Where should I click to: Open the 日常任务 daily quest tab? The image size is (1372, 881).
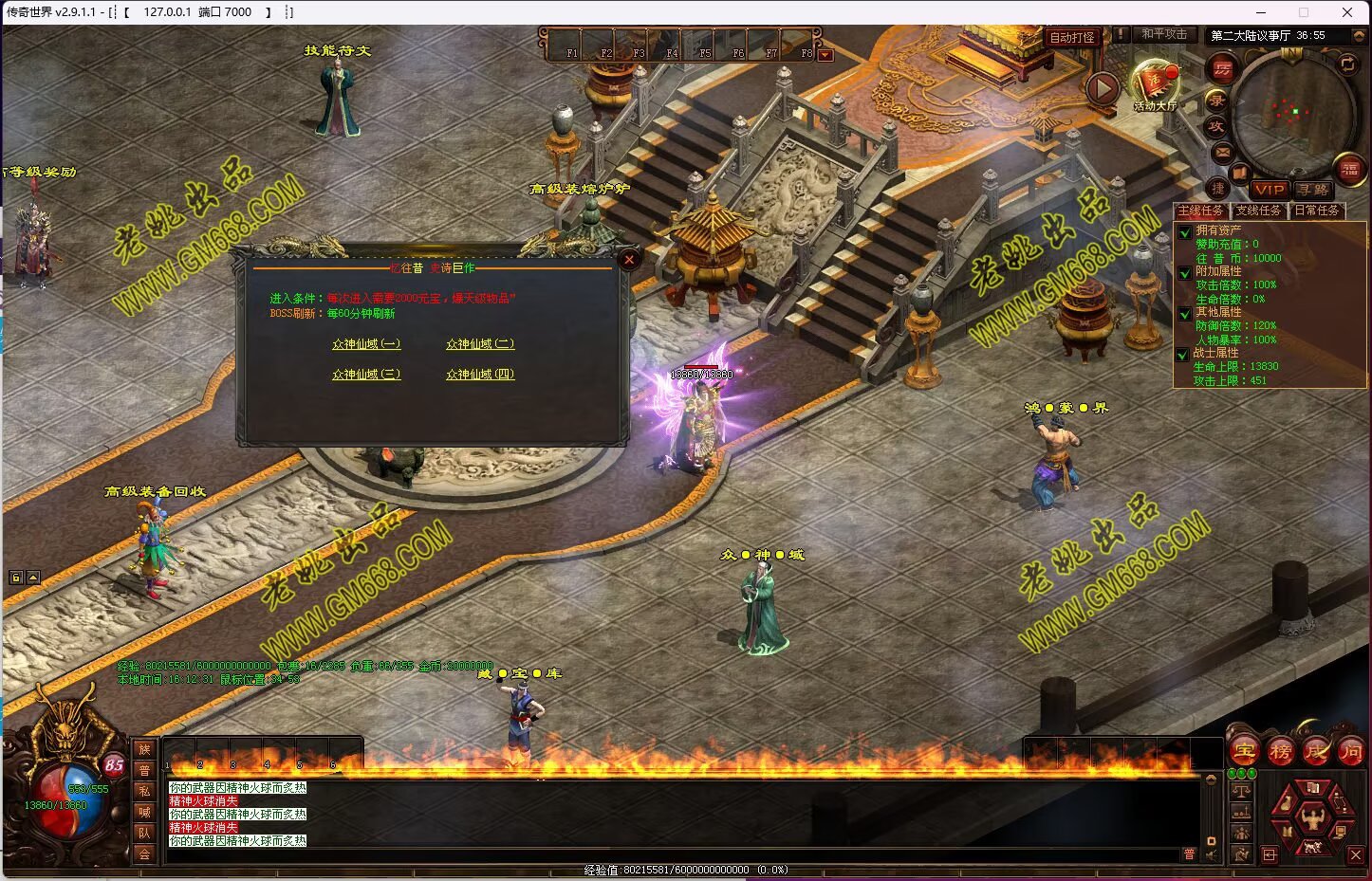(x=1317, y=211)
